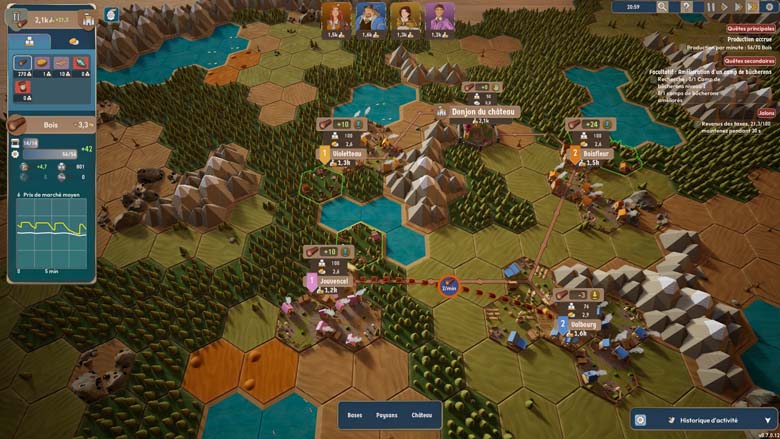Set game speed to normal play
780x439 pixels.
[x=723, y=7]
